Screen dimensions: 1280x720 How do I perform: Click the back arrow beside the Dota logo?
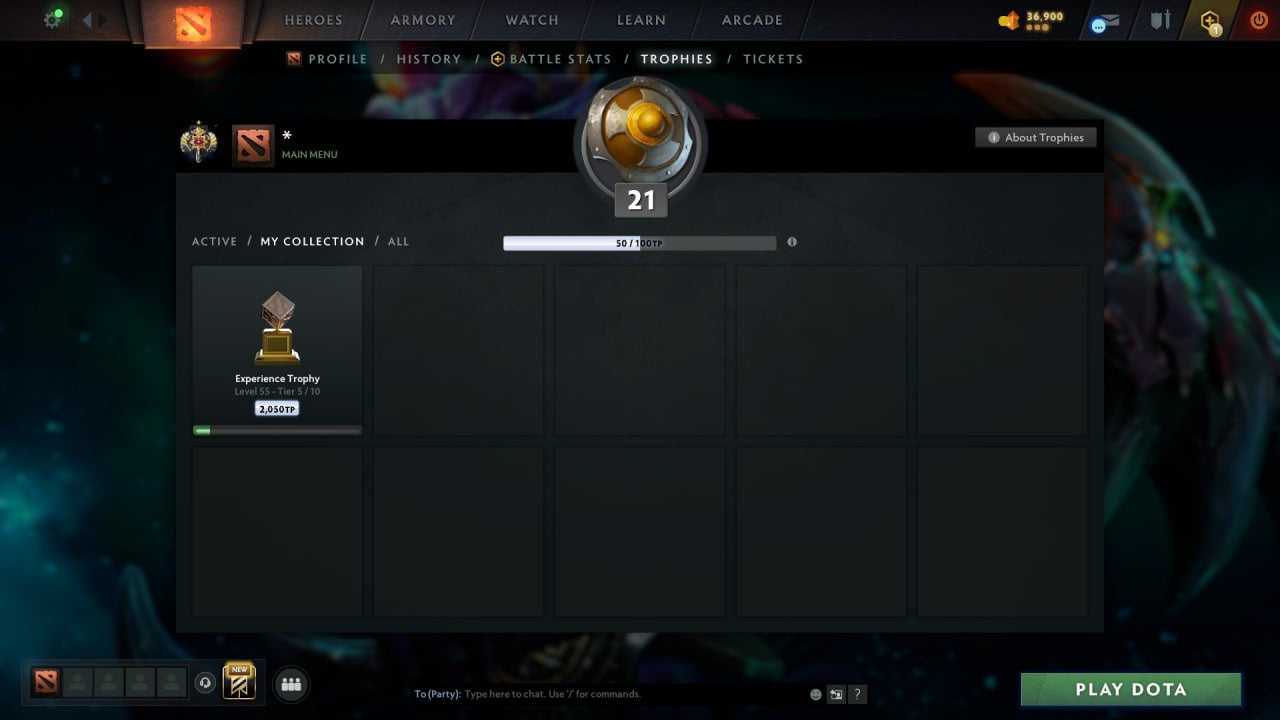coord(87,18)
